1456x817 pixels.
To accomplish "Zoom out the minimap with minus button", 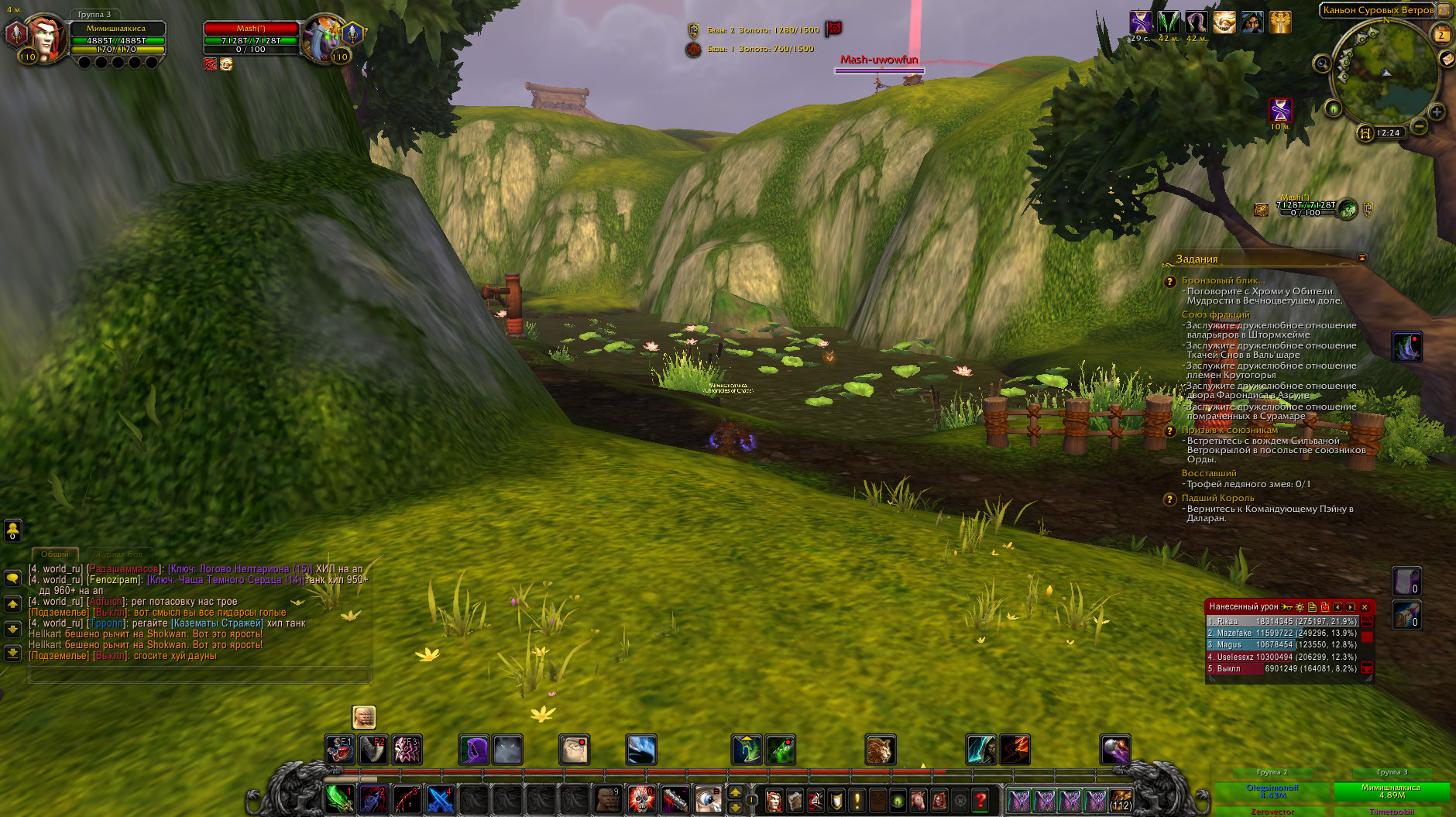I will point(1419,125).
